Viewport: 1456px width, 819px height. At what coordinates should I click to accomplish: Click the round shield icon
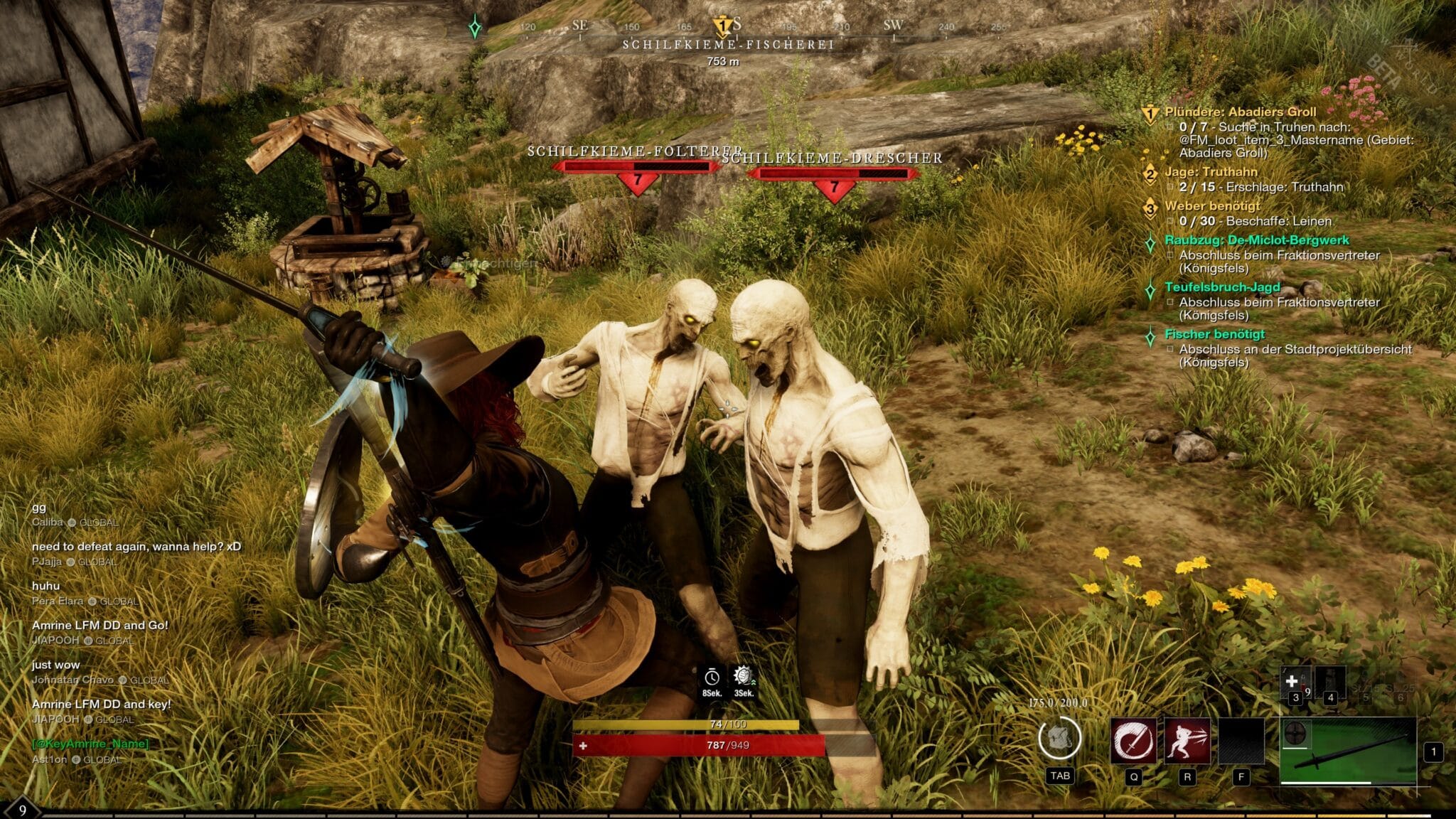(1297, 733)
